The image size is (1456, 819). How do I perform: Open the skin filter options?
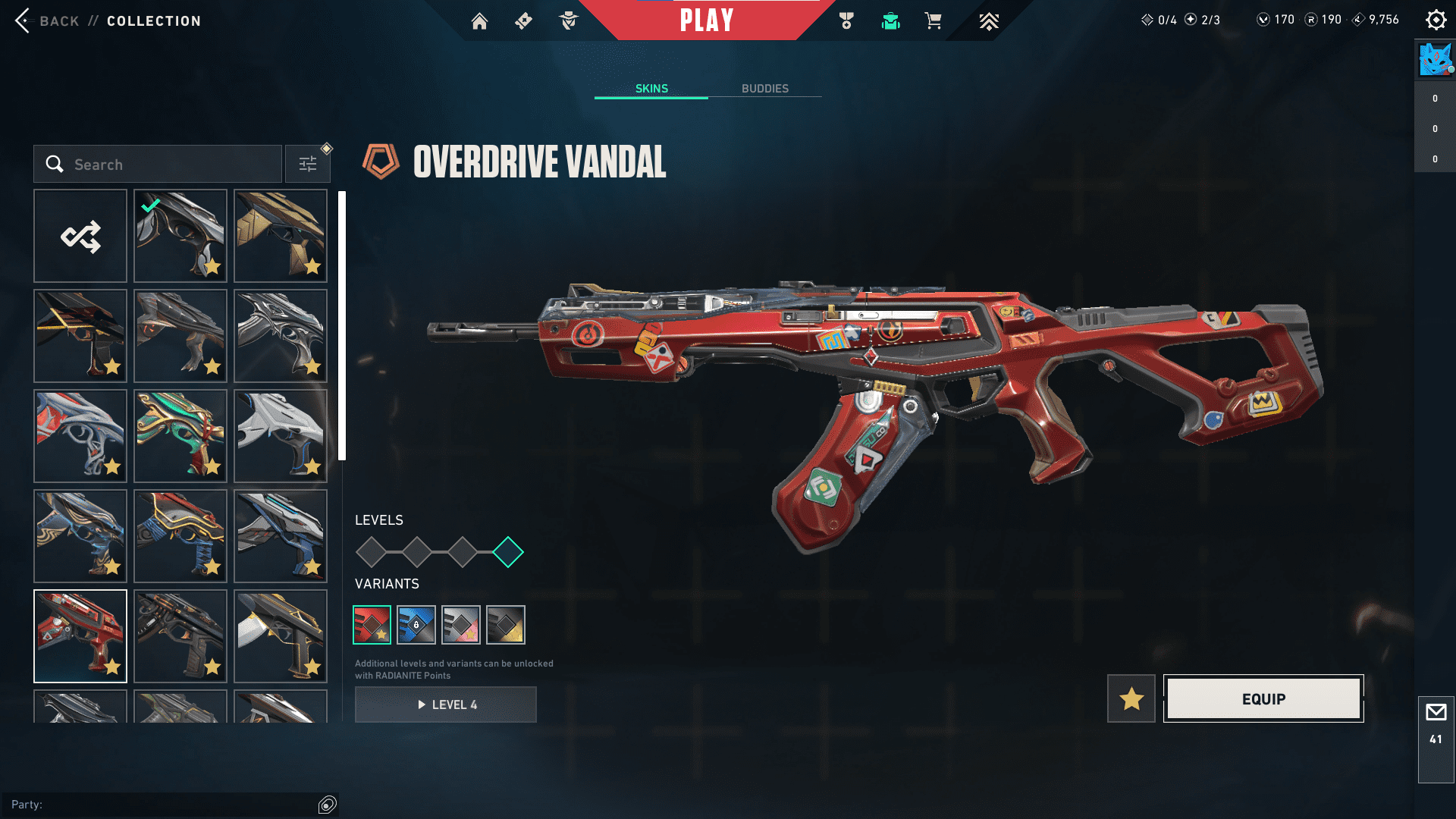coord(308,165)
